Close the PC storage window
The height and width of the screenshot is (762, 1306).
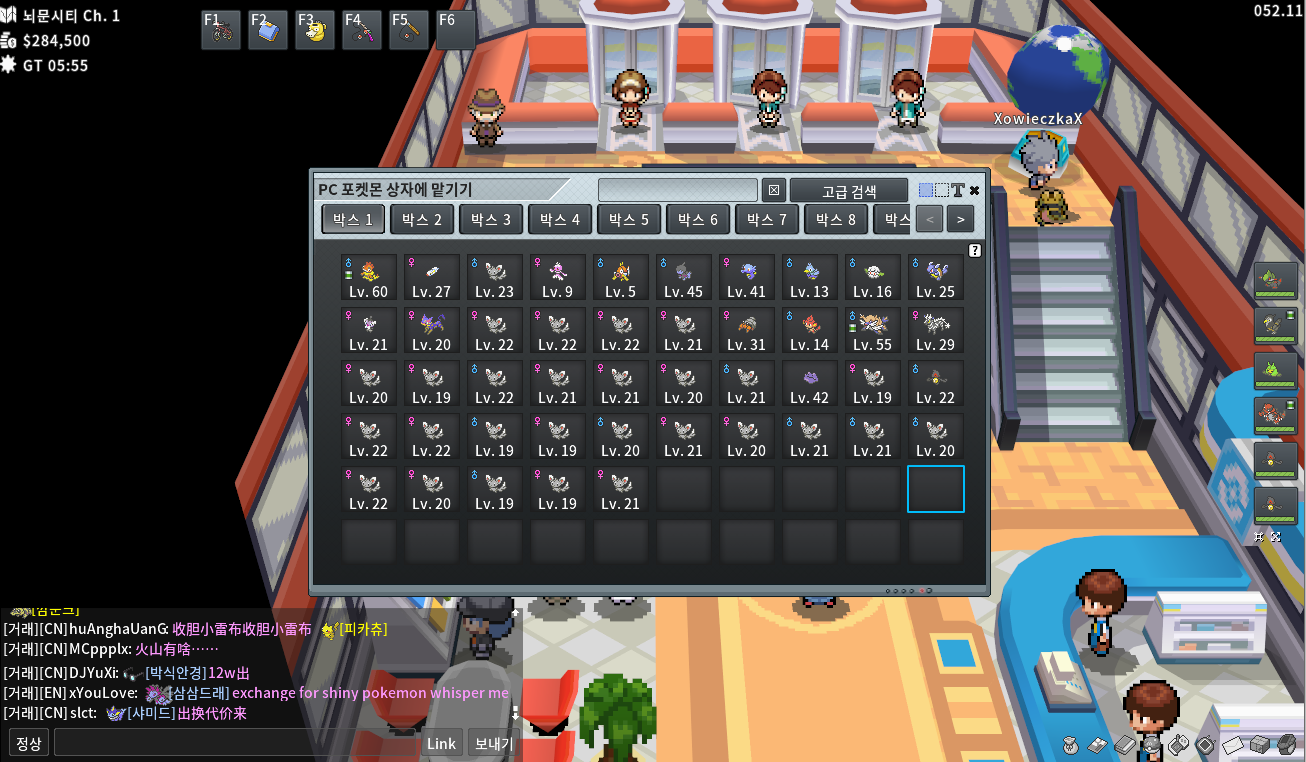[975, 190]
